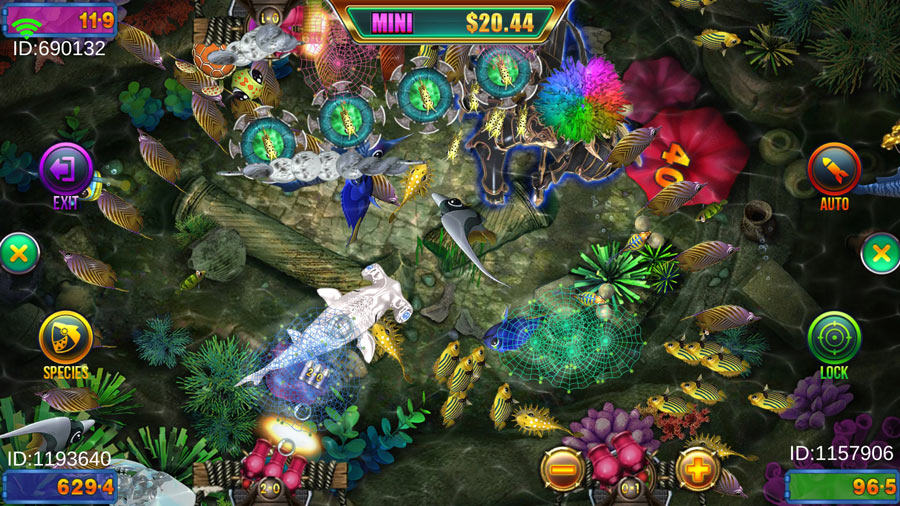The width and height of the screenshot is (900, 506).
Task: Collapse the left side menu with the green X
Action: [17, 254]
